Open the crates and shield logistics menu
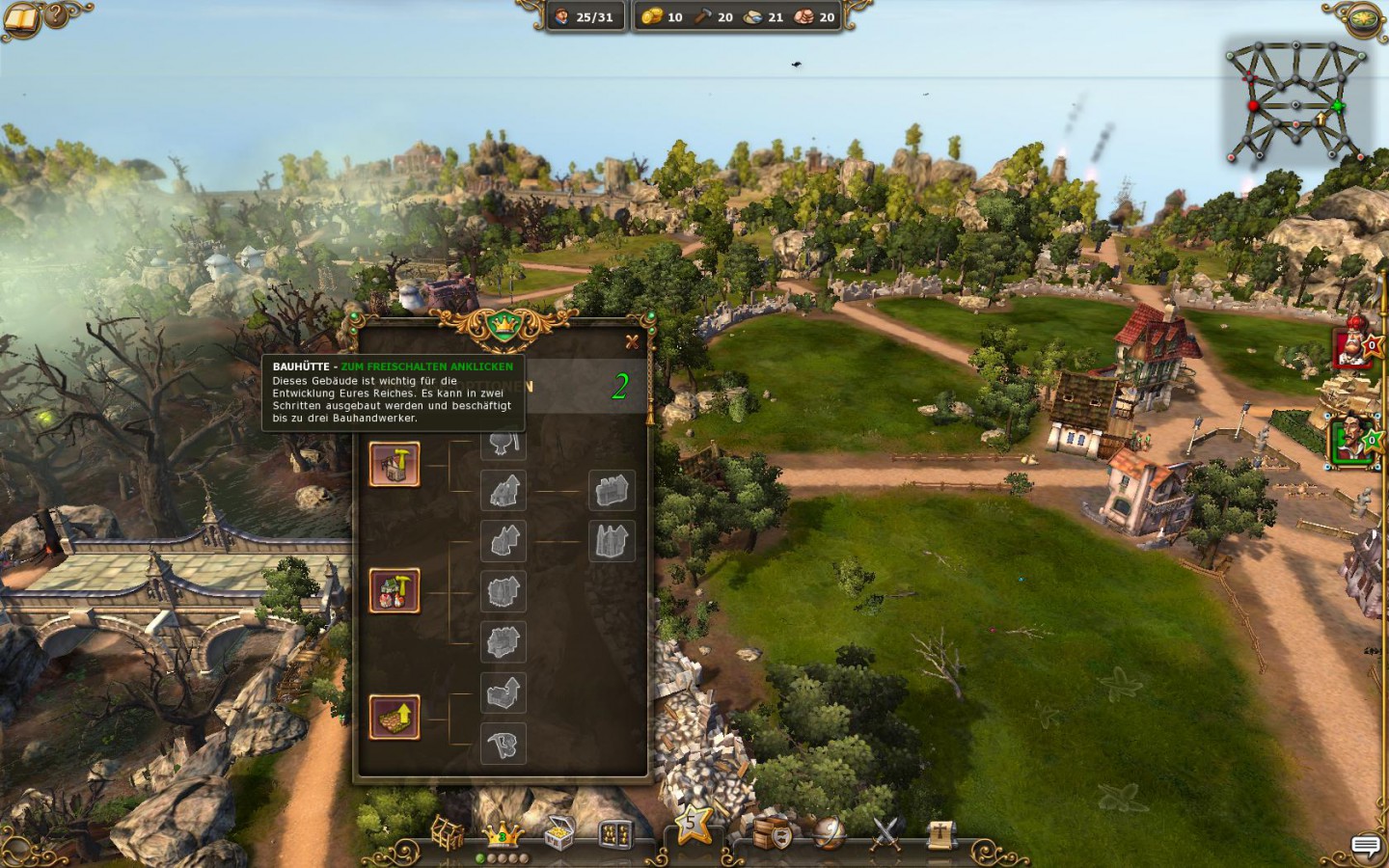1389x868 pixels. pyautogui.click(x=773, y=833)
